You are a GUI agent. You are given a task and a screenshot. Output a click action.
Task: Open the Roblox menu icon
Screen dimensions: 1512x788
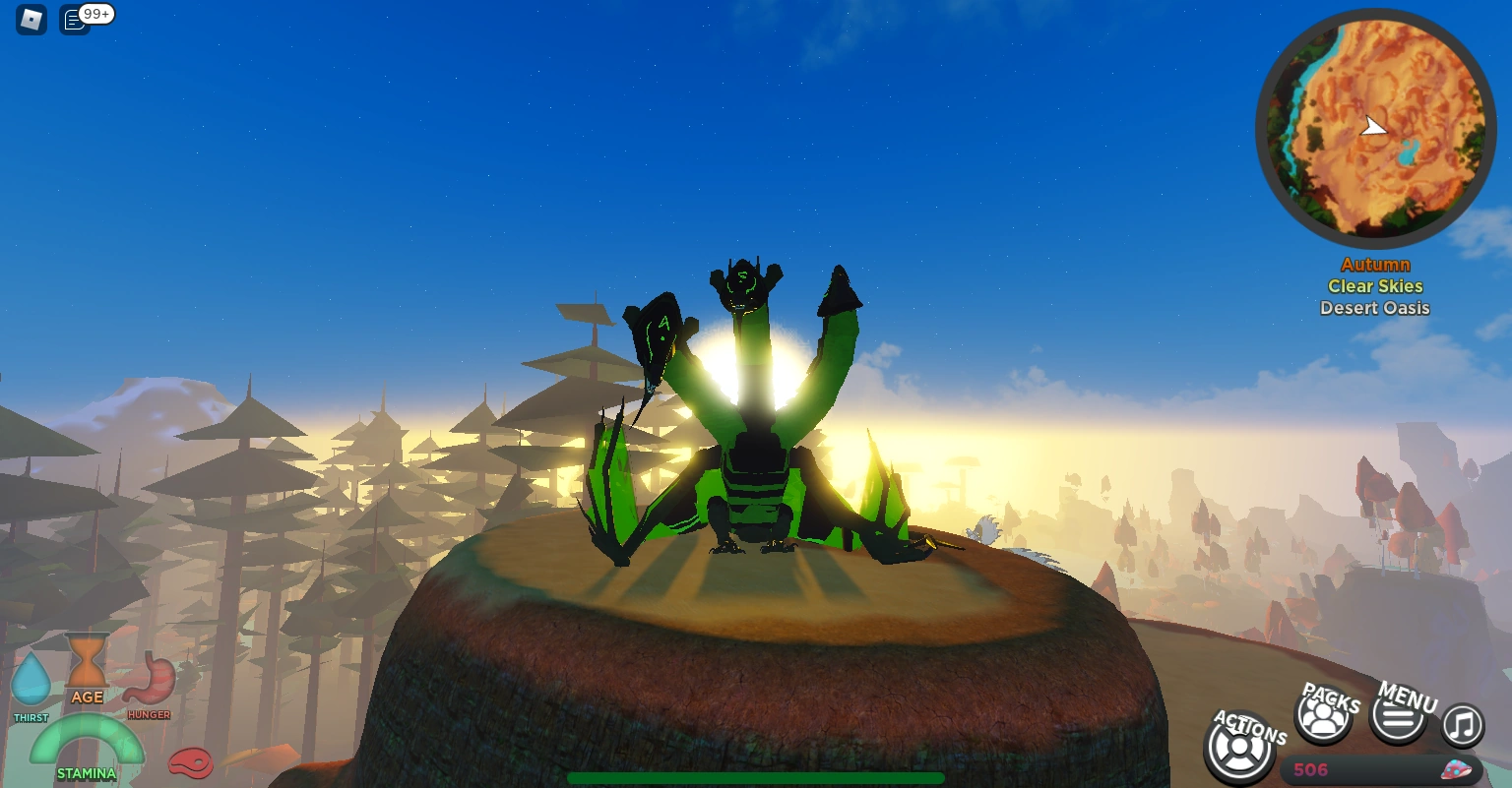tap(30, 19)
